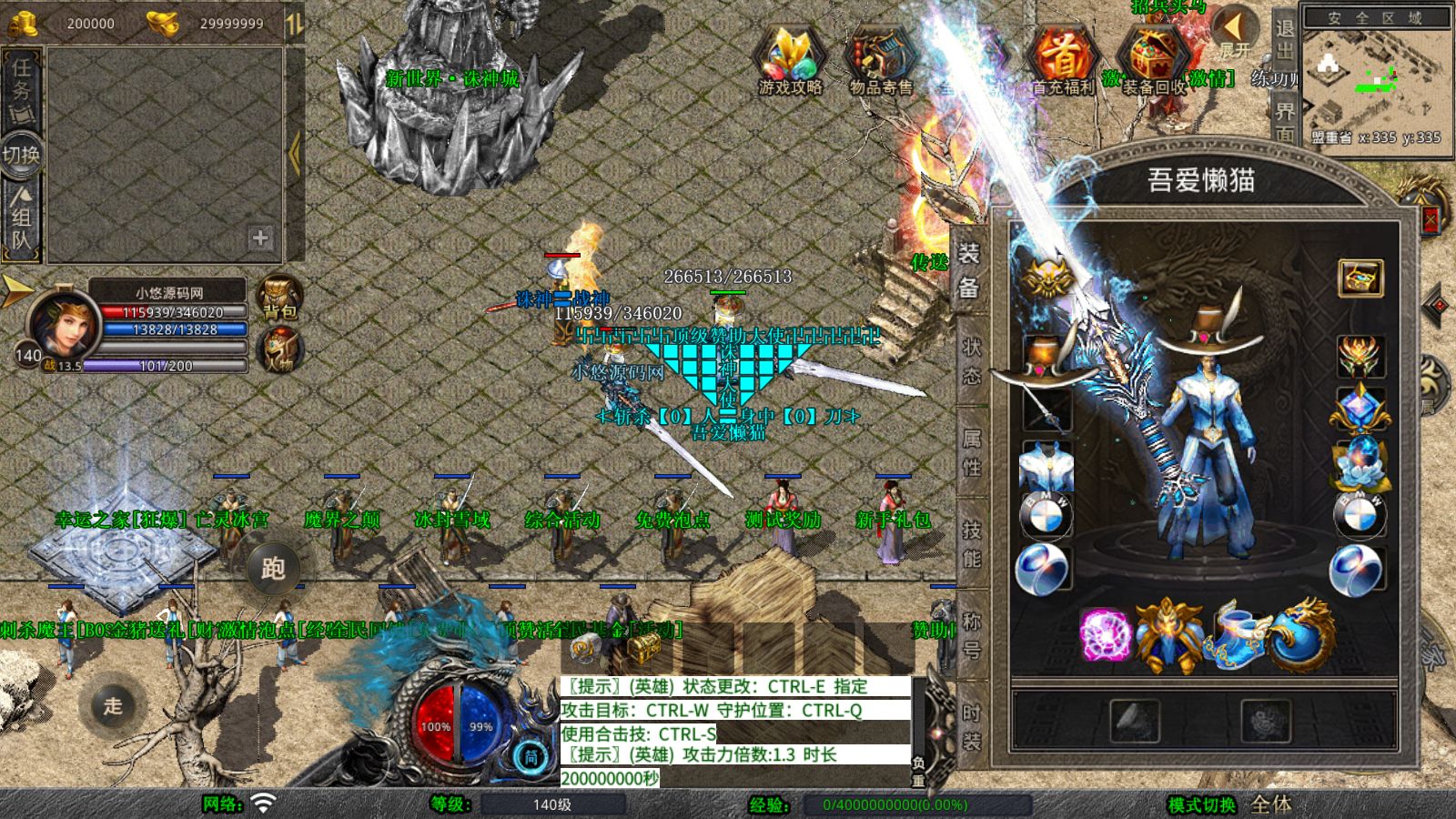Switch to the 称号 titles tab

pyautogui.click(x=971, y=634)
